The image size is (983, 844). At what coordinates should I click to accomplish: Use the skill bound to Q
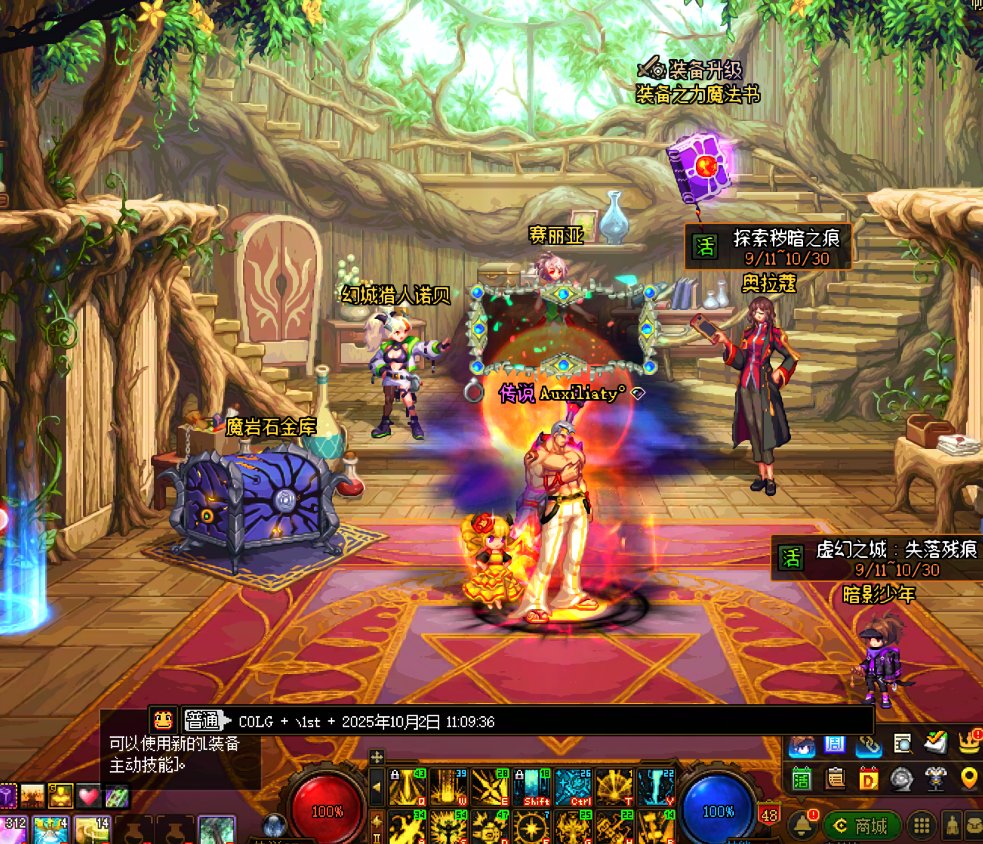tap(407, 787)
